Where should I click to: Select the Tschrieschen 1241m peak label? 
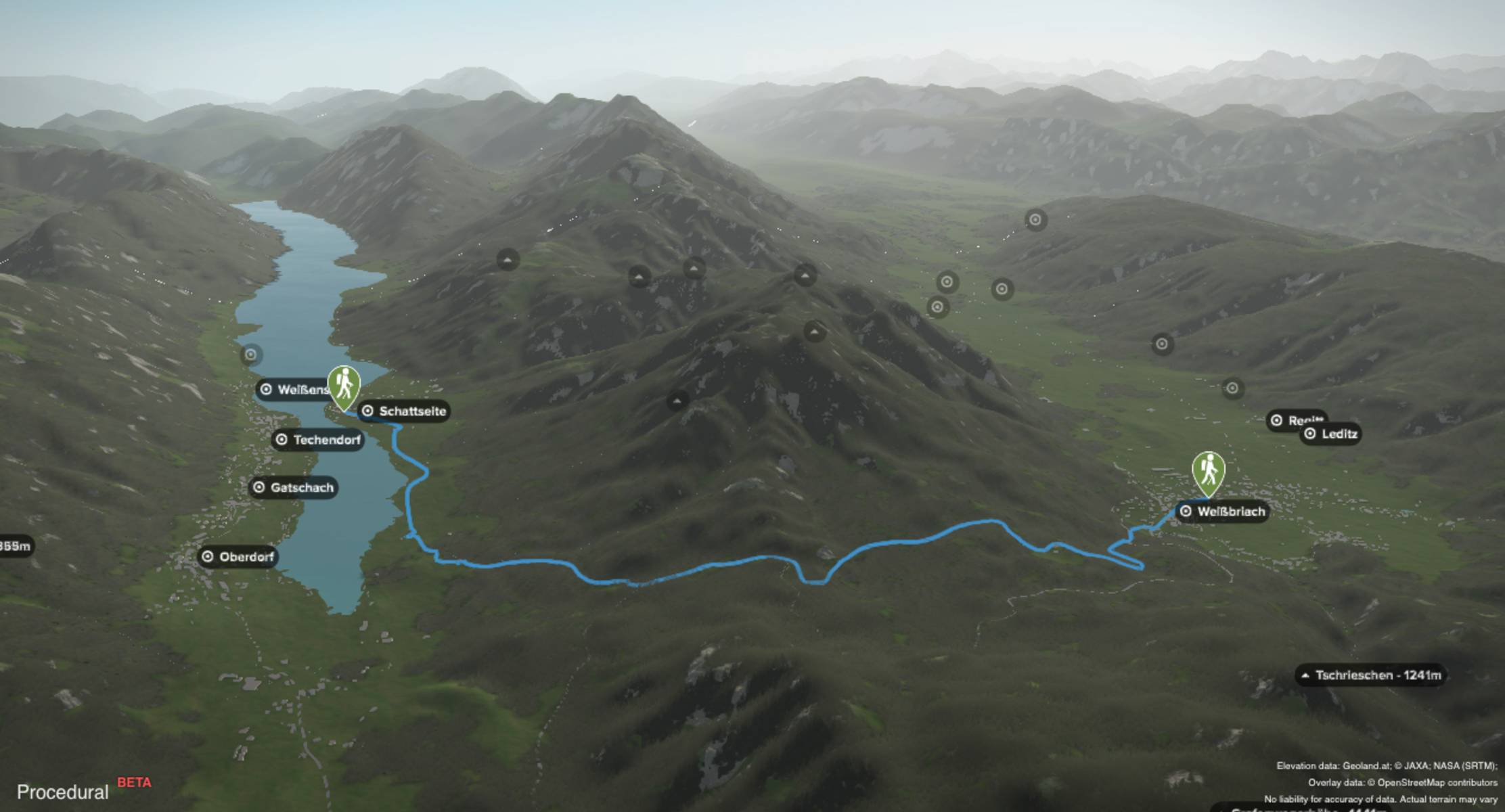click(1370, 675)
